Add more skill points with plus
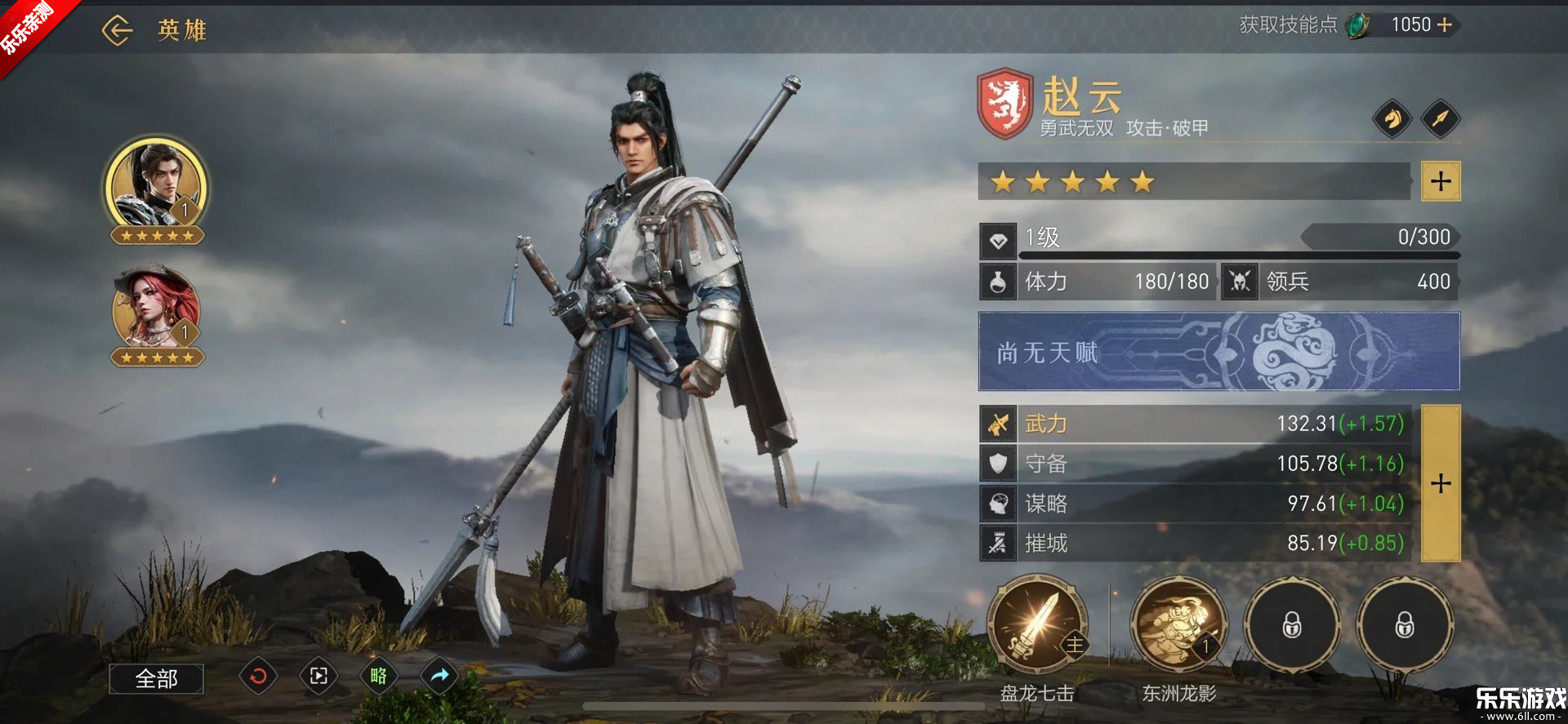1568x724 pixels. tap(1445, 25)
